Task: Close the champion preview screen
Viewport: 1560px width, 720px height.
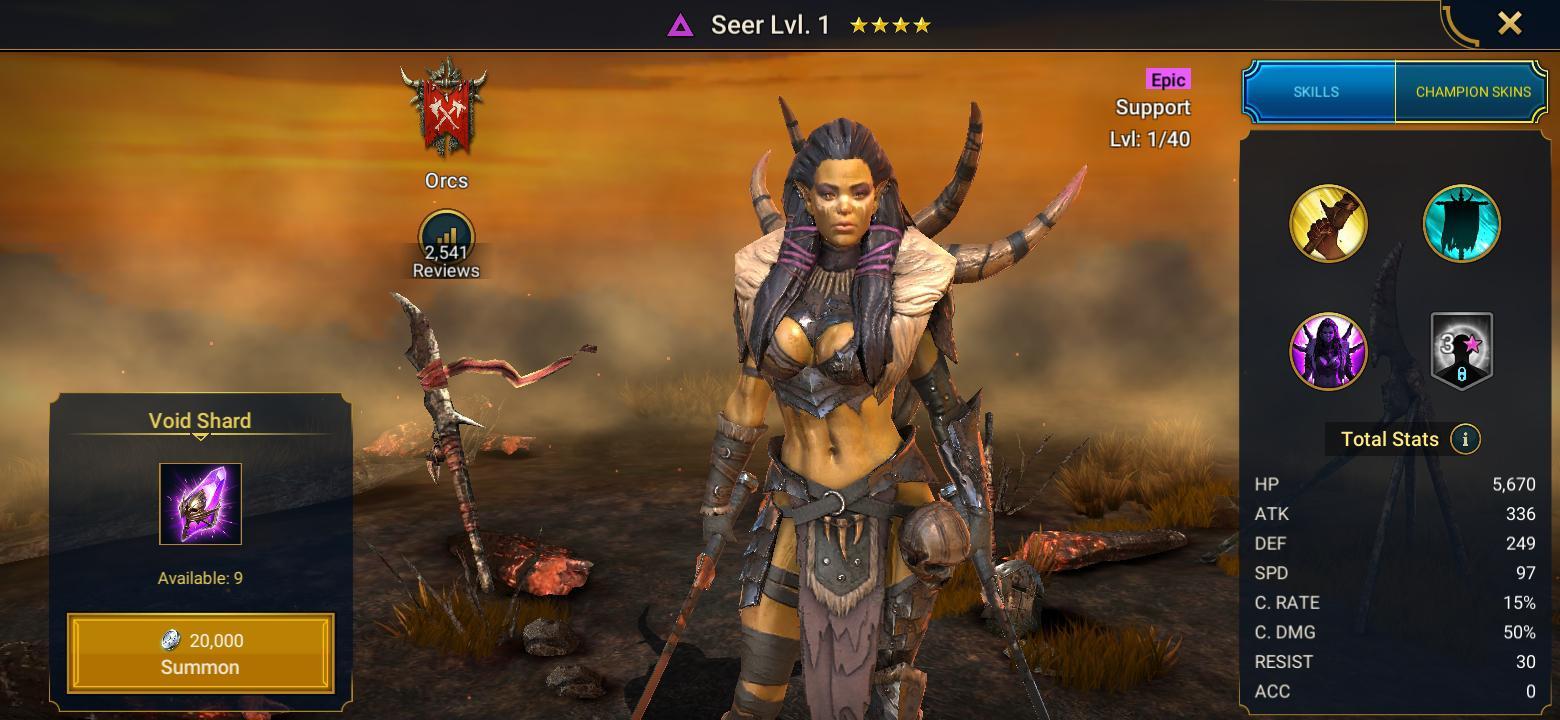Action: tap(1509, 23)
